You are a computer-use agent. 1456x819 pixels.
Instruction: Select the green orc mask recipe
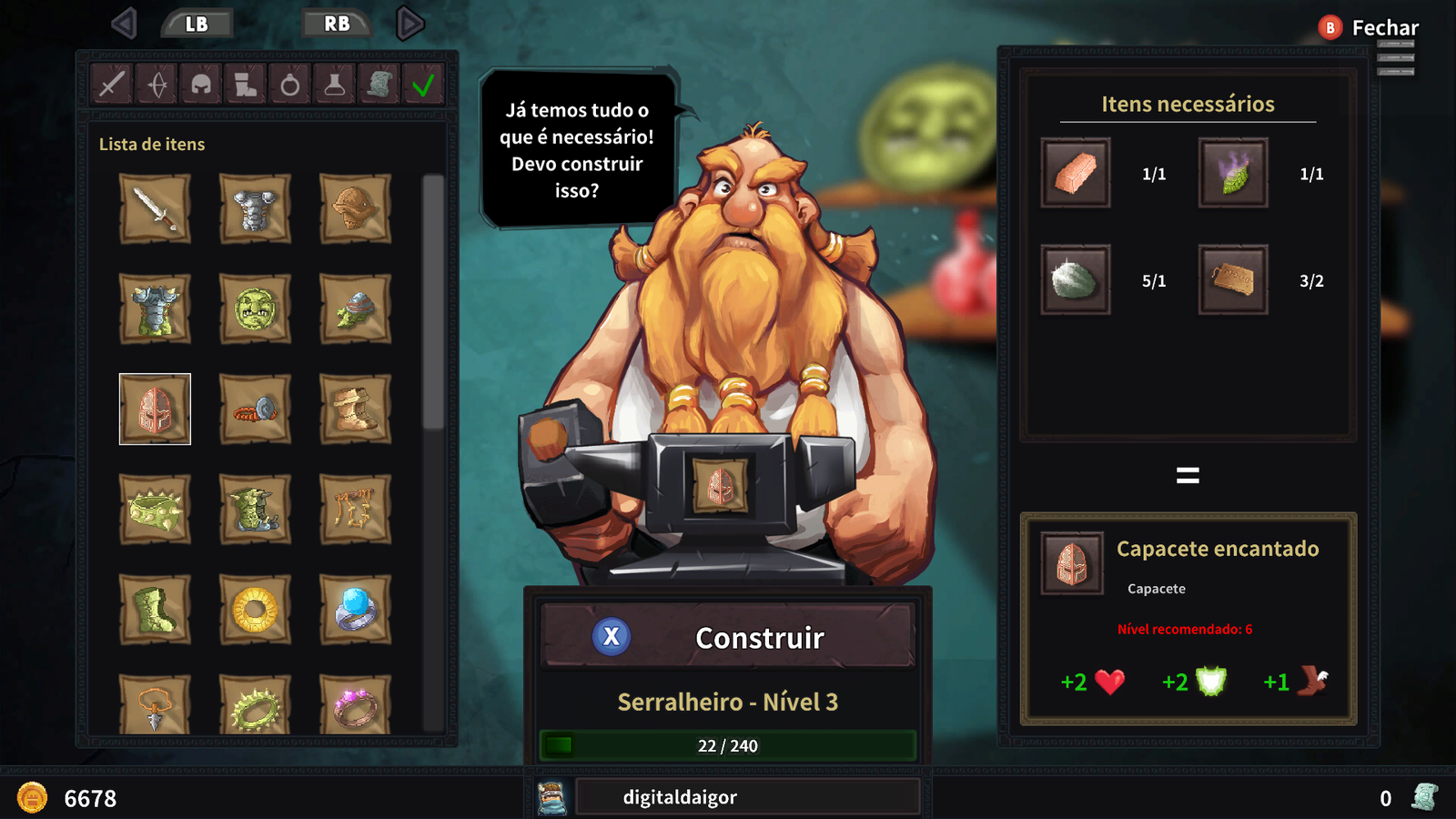(x=255, y=309)
